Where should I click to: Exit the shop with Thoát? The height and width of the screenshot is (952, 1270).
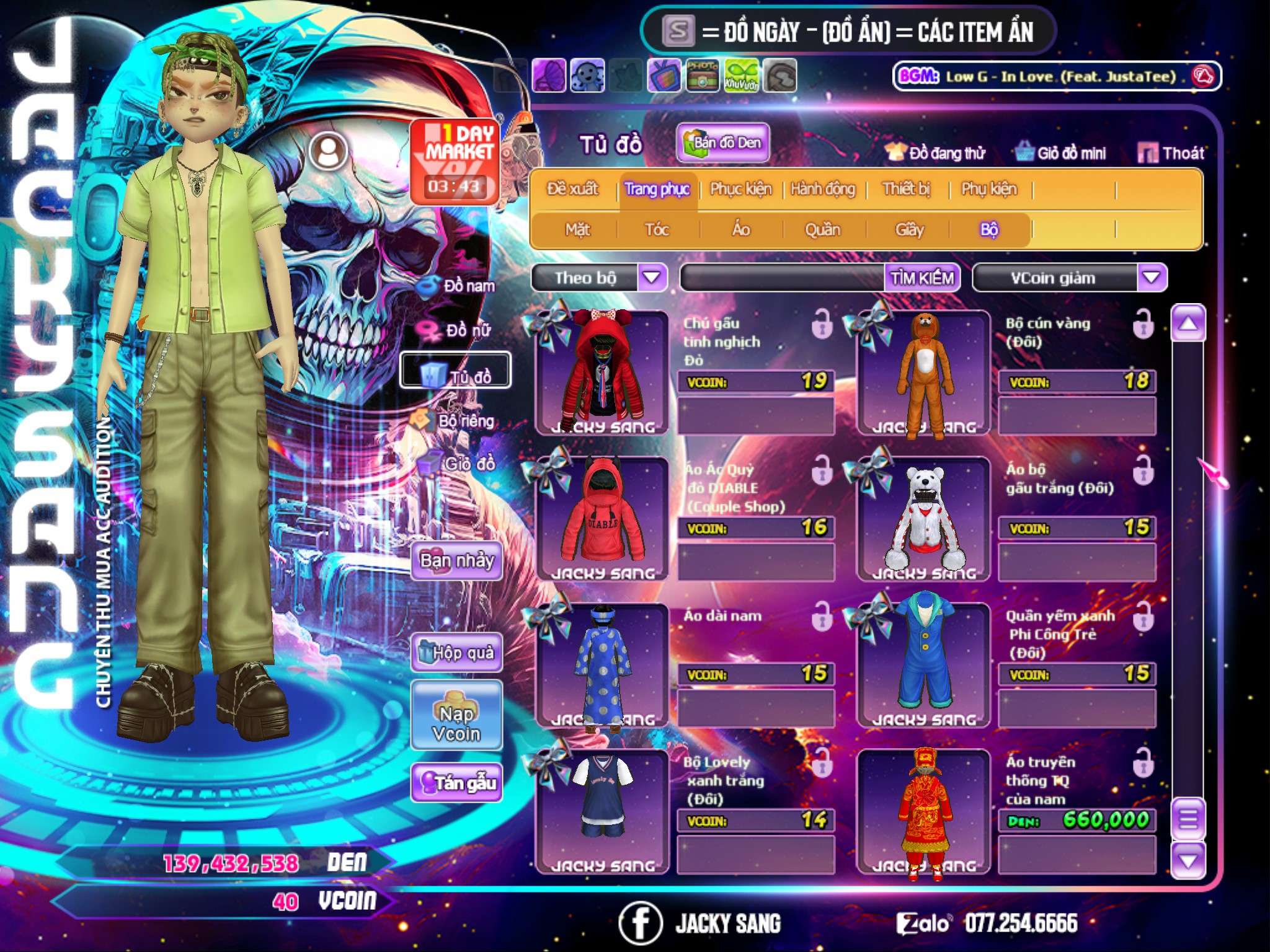[x=1171, y=153]
